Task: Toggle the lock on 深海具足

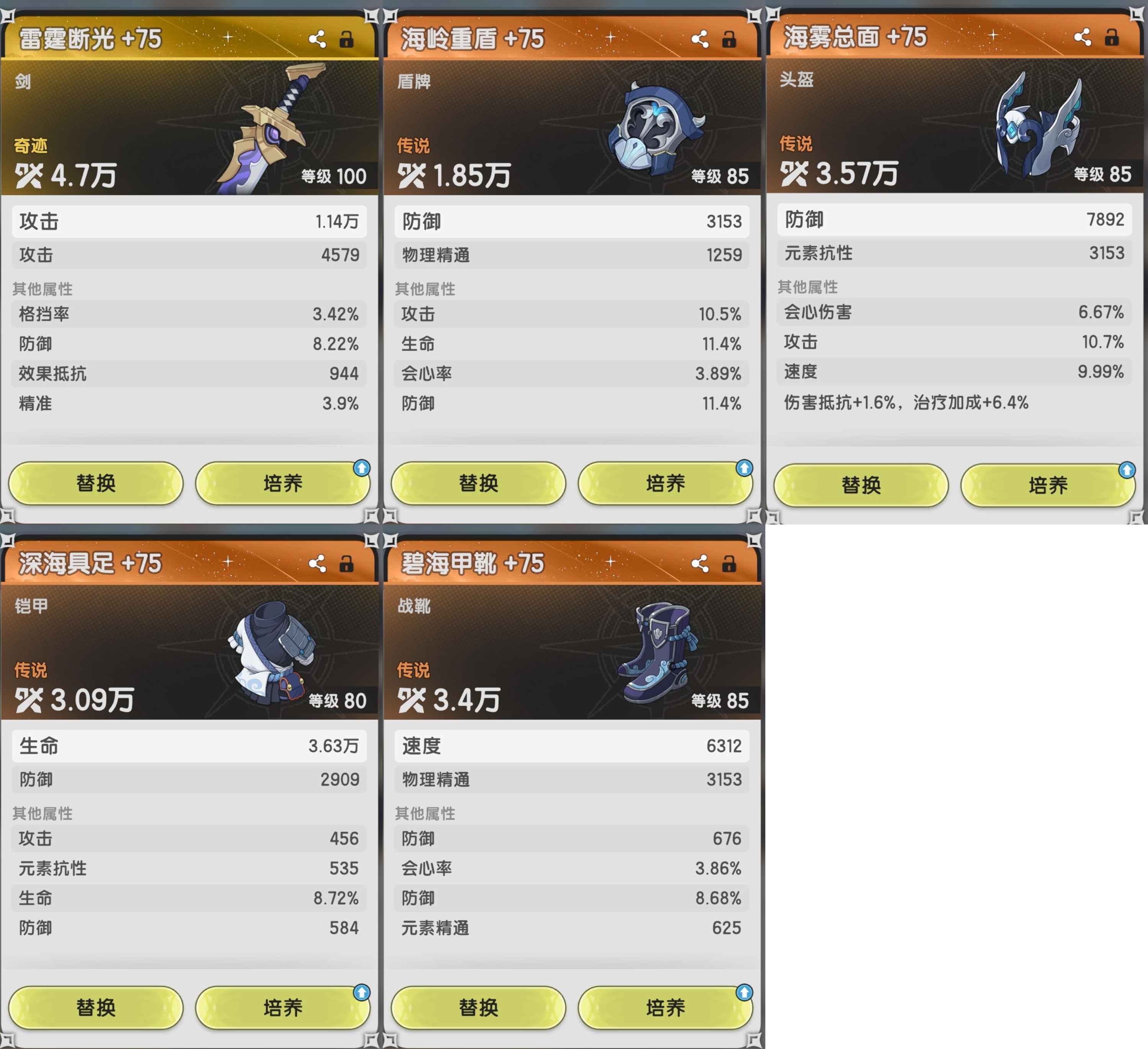Action: pyautogui.click(x=346, y=564)
